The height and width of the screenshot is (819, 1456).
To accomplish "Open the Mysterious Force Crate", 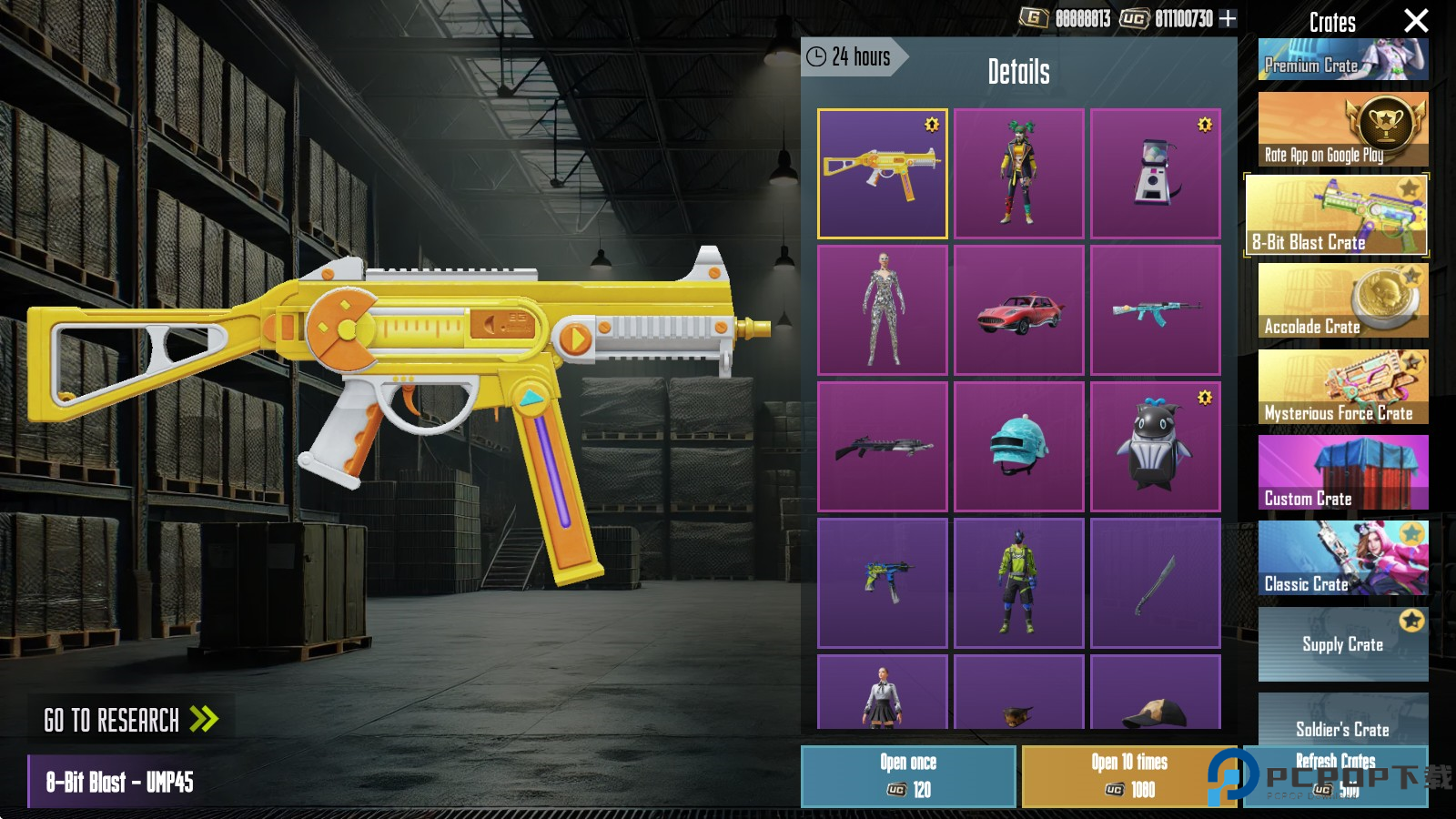I will [1342, 387].
